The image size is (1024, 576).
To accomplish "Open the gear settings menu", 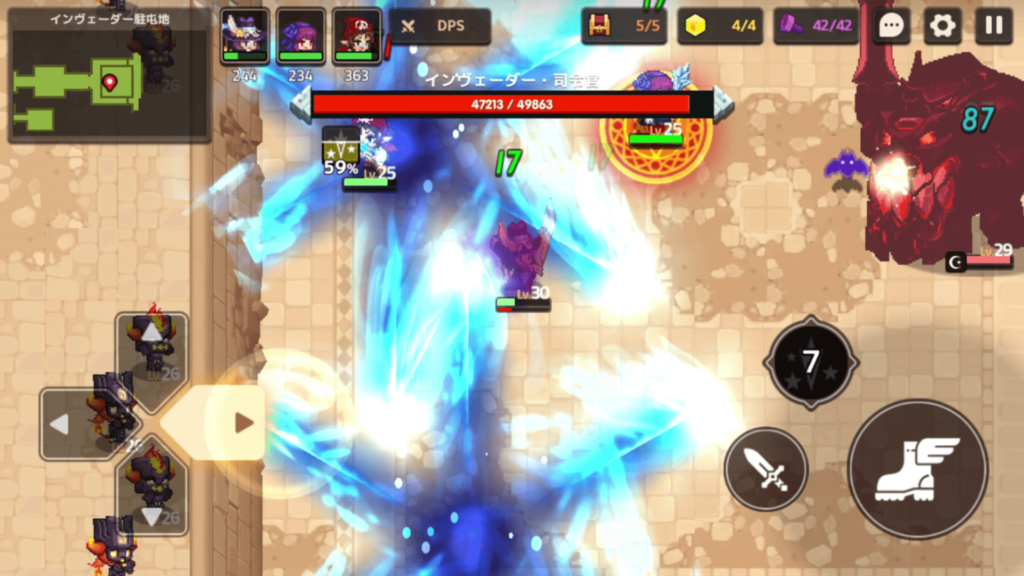I will (x=942, y=26).
